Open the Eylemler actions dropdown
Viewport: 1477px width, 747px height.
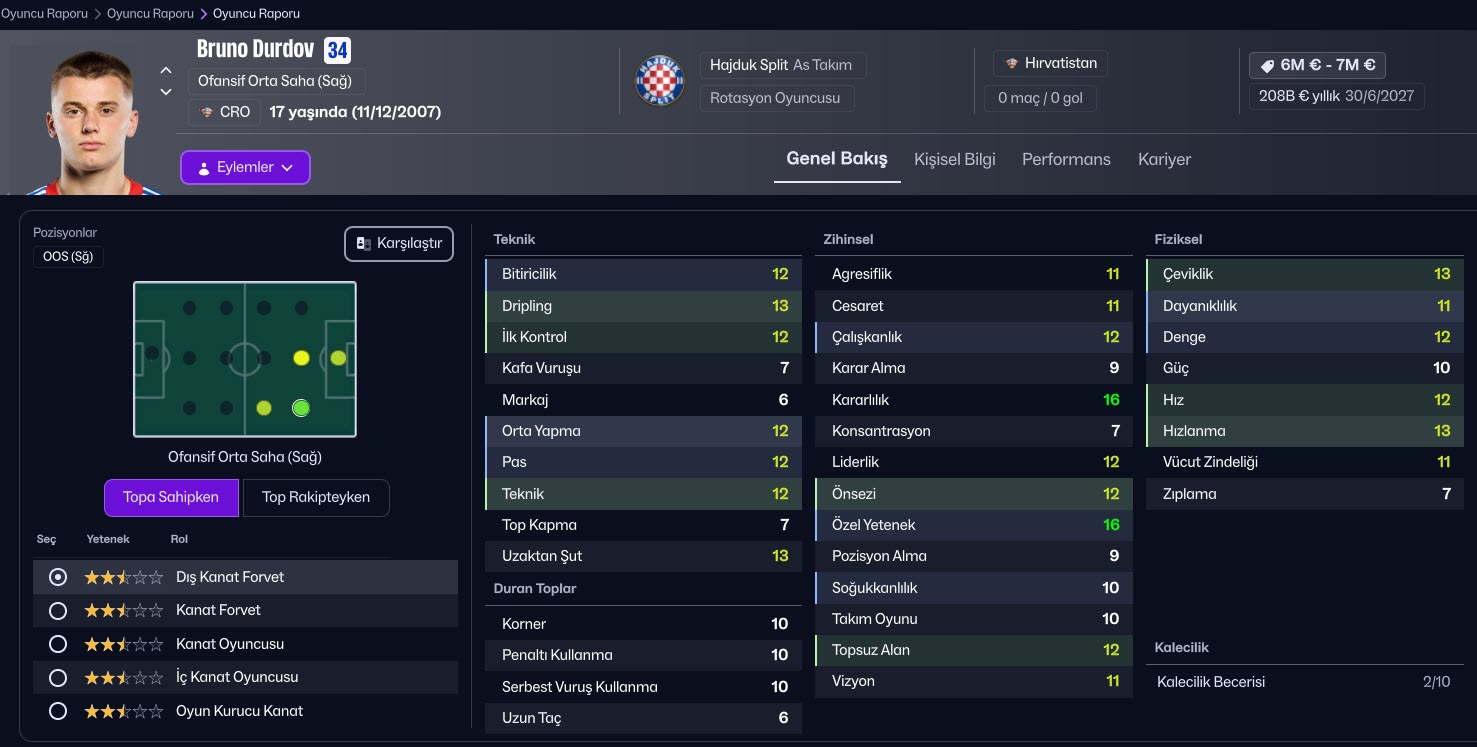[x=245, y=168]
